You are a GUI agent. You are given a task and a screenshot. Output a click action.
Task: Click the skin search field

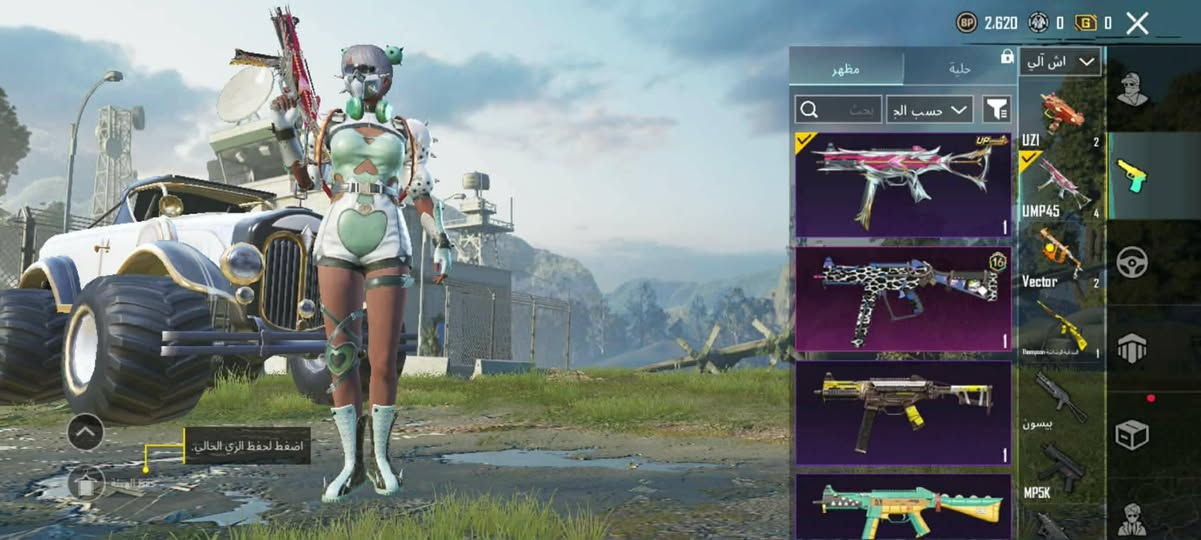coord(838,109)
